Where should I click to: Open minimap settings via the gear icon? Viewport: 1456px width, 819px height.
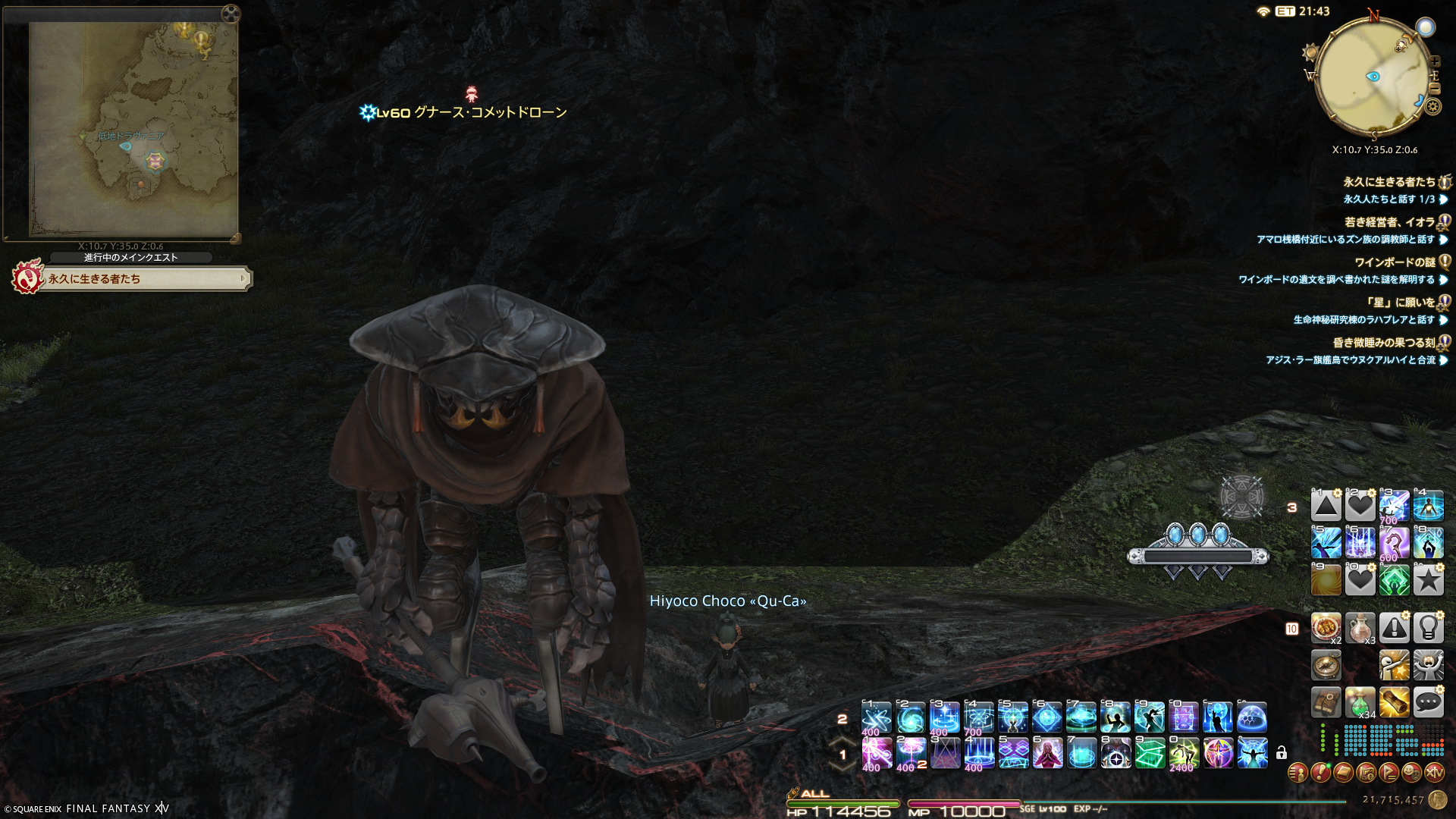coord(1432,106)
